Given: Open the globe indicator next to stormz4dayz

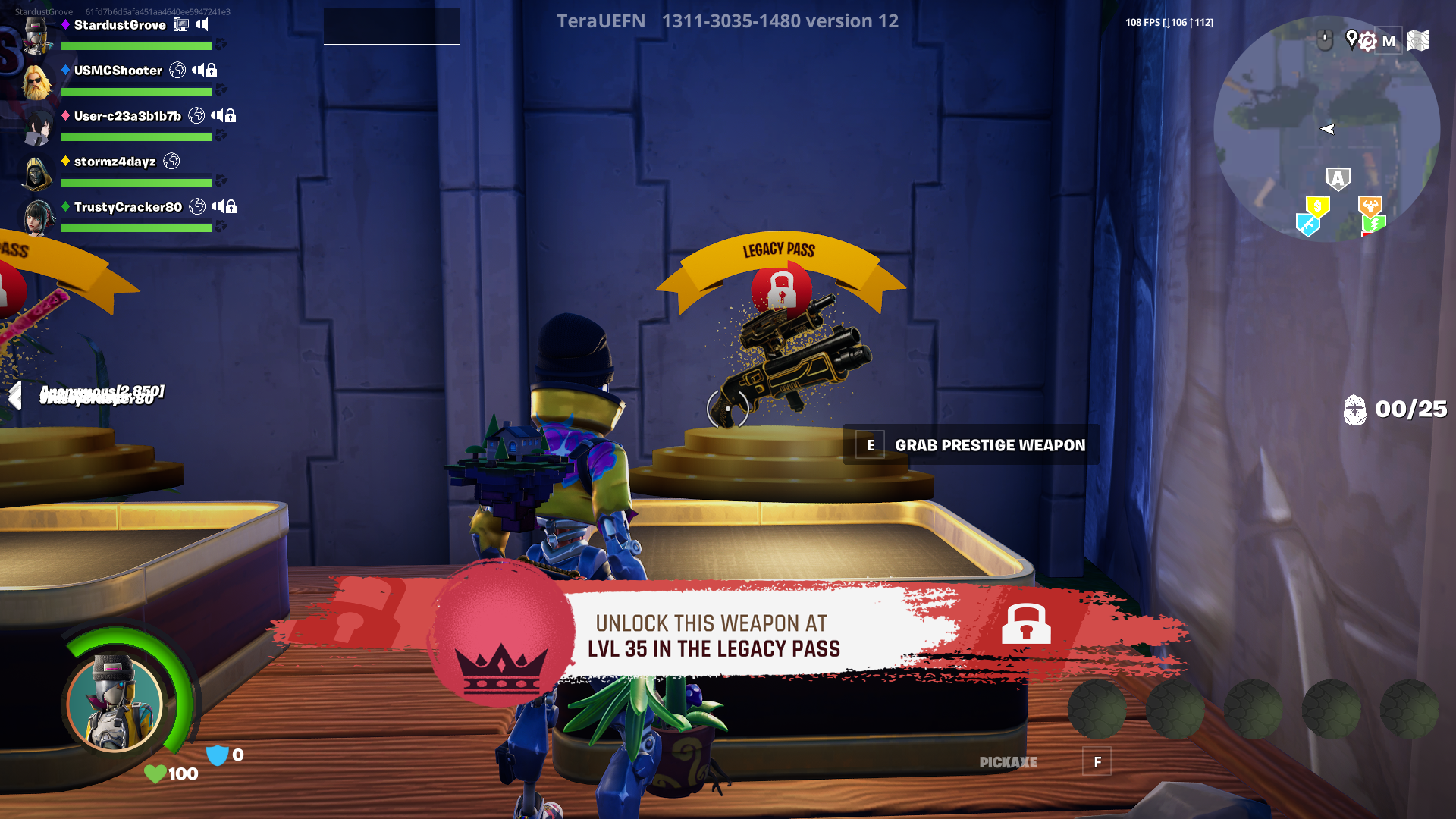Looking at the screenshot, I should pos(172,162).
